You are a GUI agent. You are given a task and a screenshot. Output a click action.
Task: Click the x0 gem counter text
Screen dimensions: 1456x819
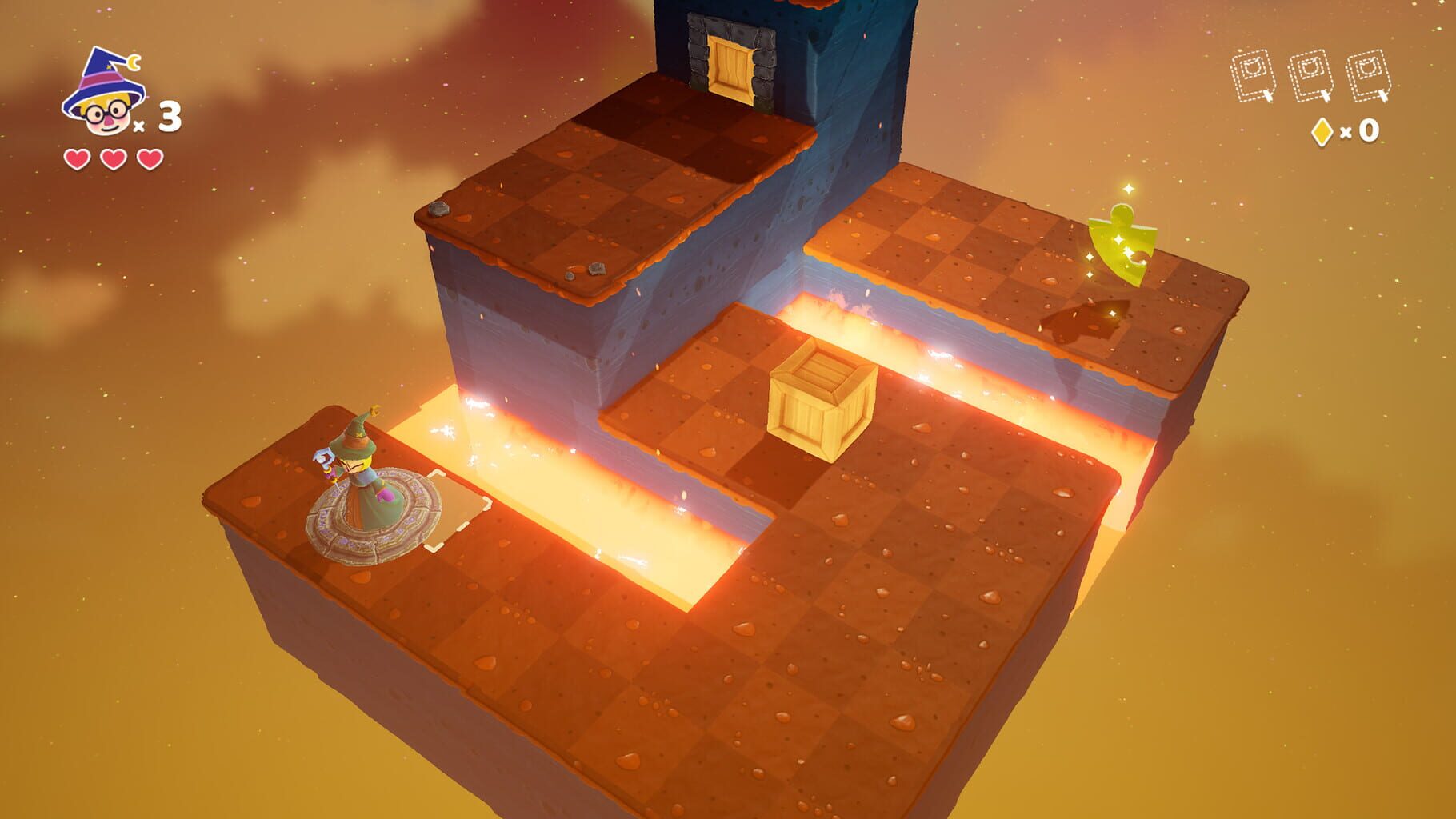(1360, 130)
